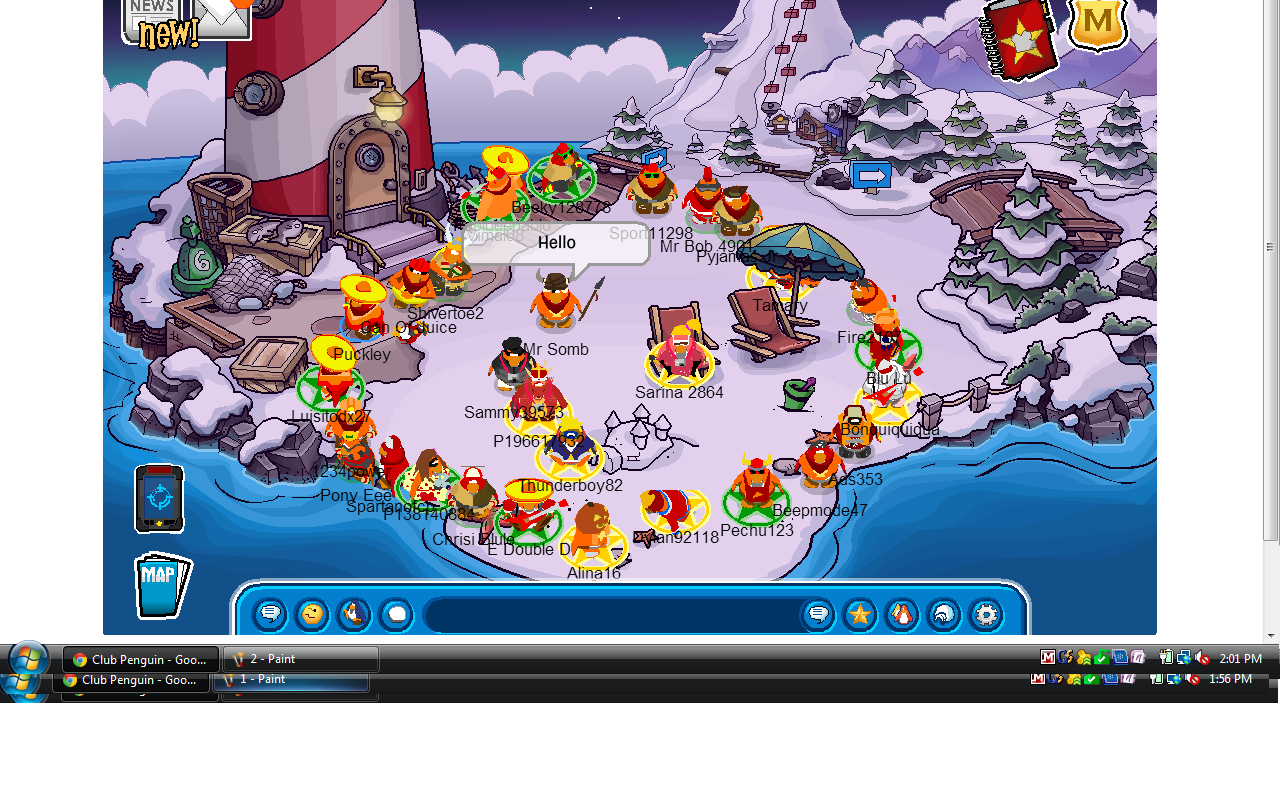Select the throw snowball button

396,614
